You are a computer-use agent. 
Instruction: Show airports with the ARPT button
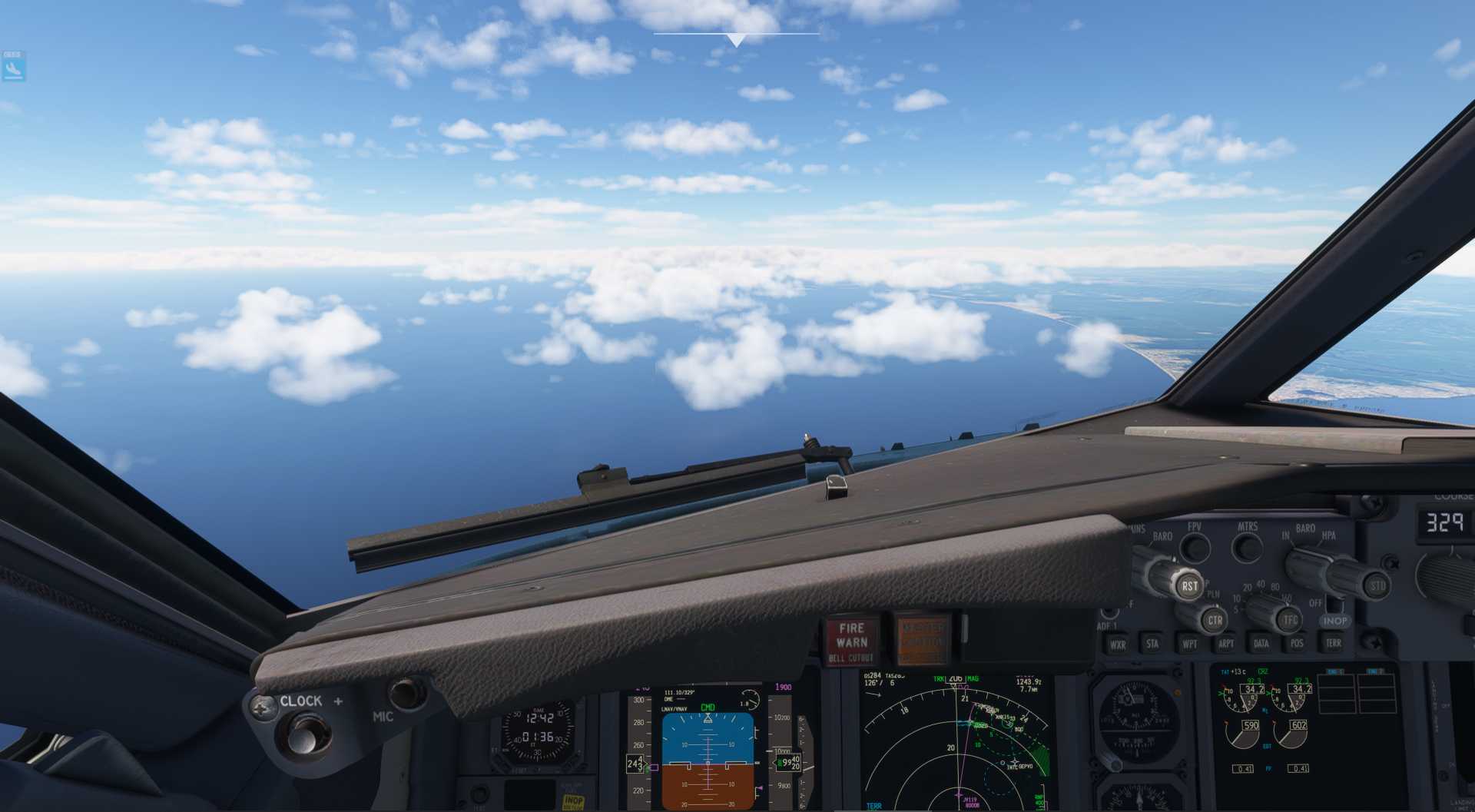(x=1225, y=644)
